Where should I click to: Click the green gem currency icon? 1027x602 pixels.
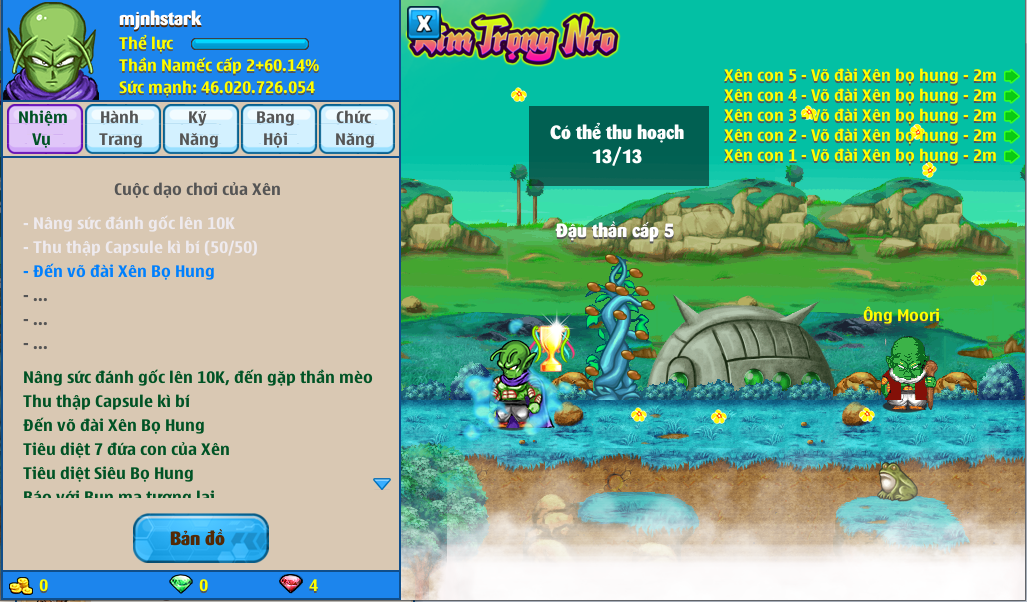click(x=181, y=585)
